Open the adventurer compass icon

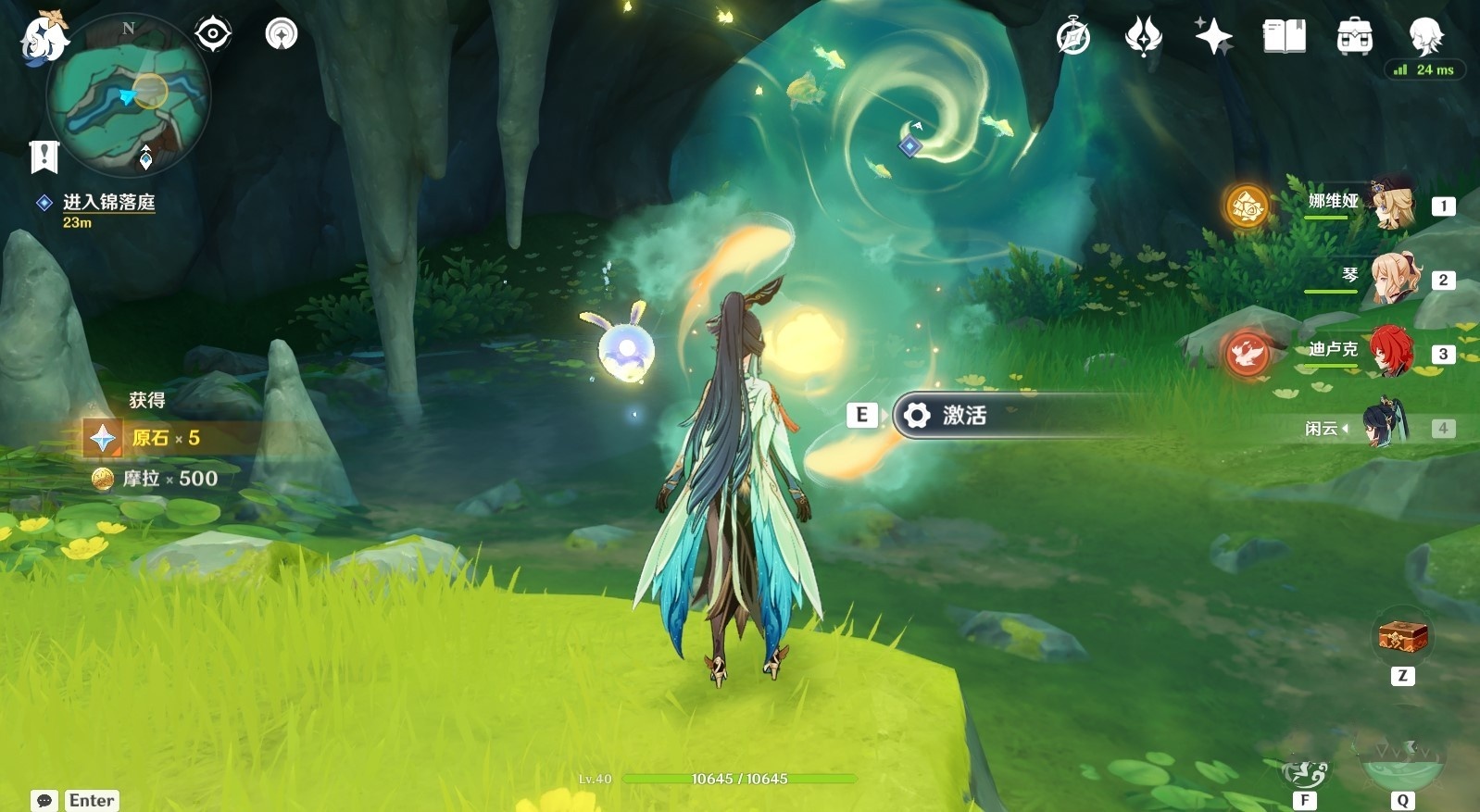click(1073, 37)
